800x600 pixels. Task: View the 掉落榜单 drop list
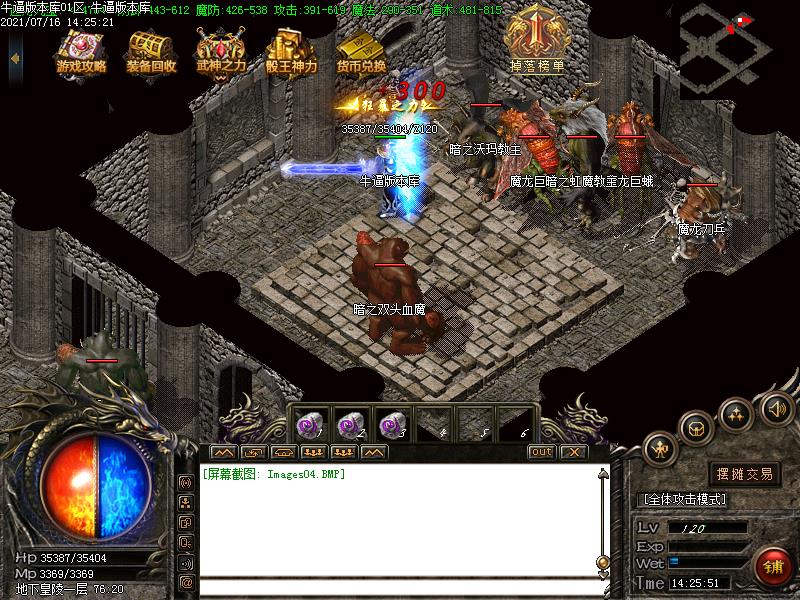tap(537, 45)
